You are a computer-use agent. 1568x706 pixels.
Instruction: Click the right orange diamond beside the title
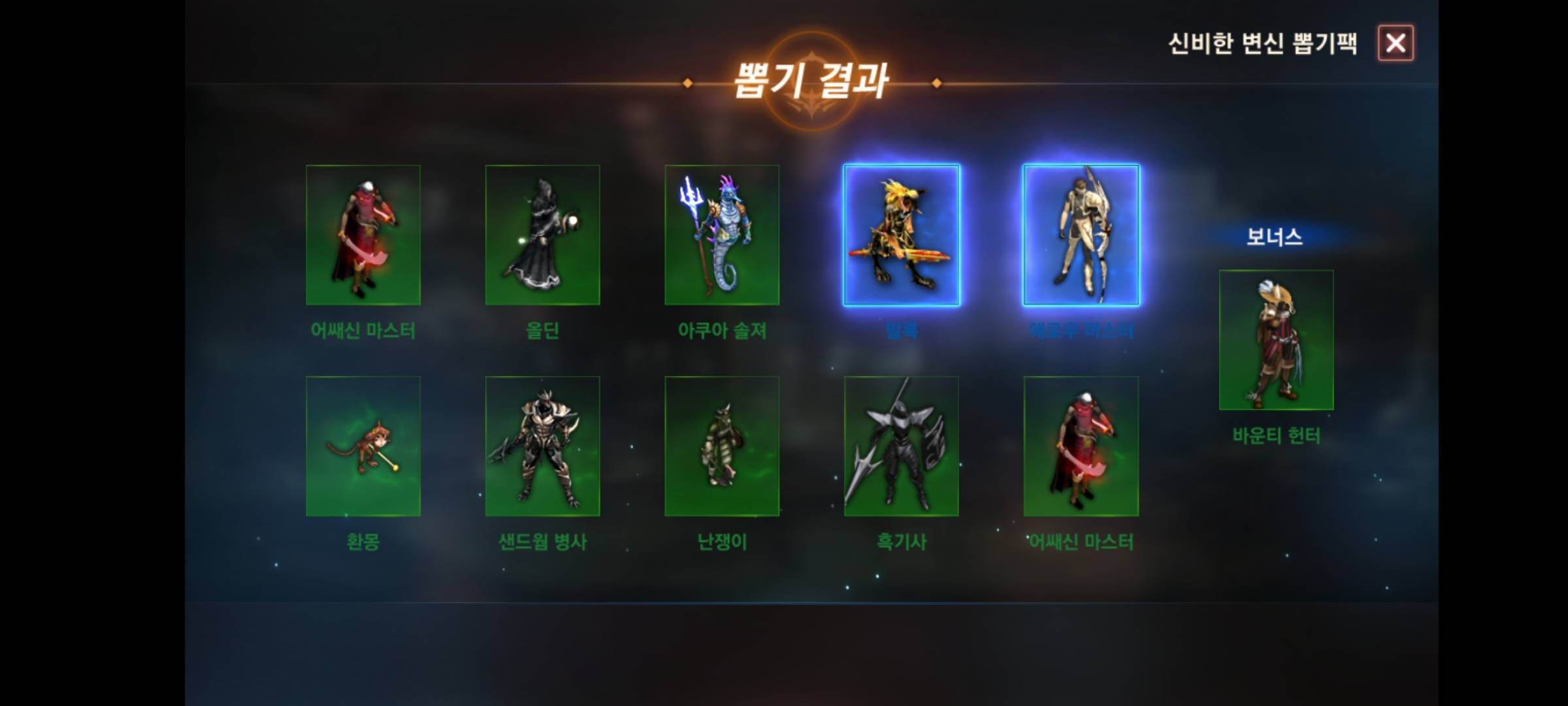[x=937, y=83]
